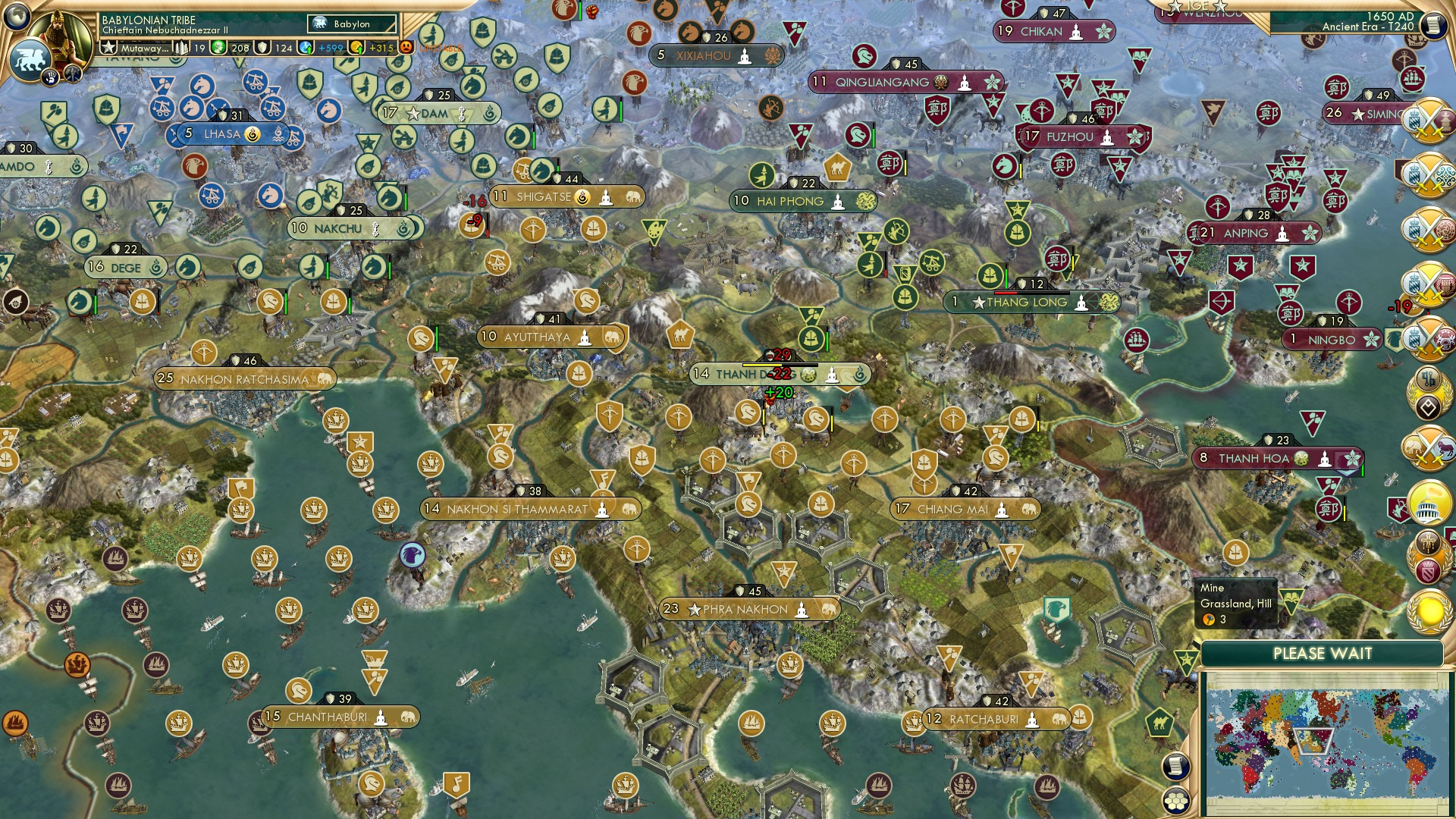The image size is (1456, 819).
Task: Select the camel caravan icon near the minimap
Action: (x=1159, y=721)
